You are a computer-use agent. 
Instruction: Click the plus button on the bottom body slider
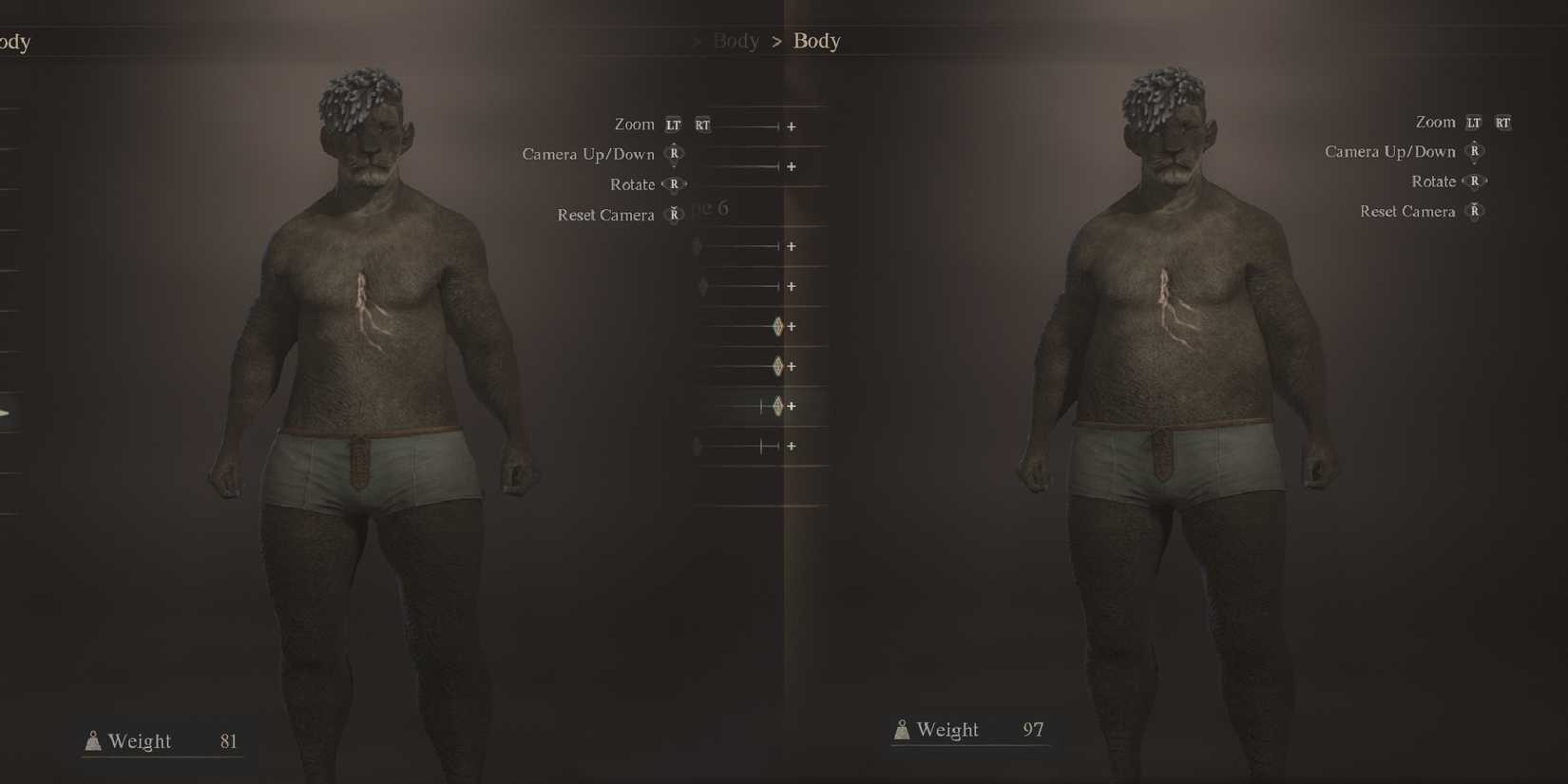point(791,446)
